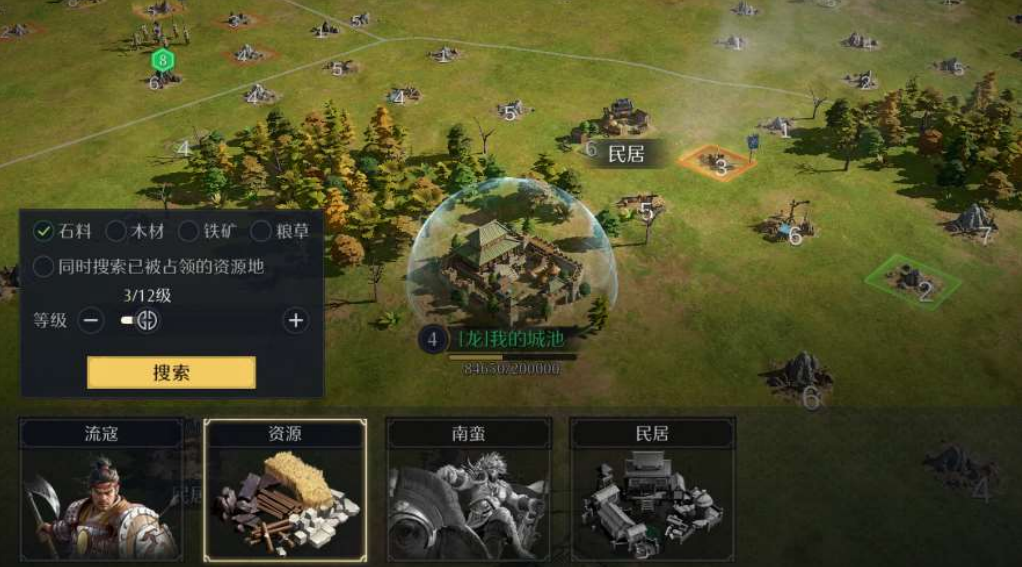The width and height of the screenshot is (1022, 567).
Task: Decrease the search level with minus button
Action: click(x=91, y=321)
